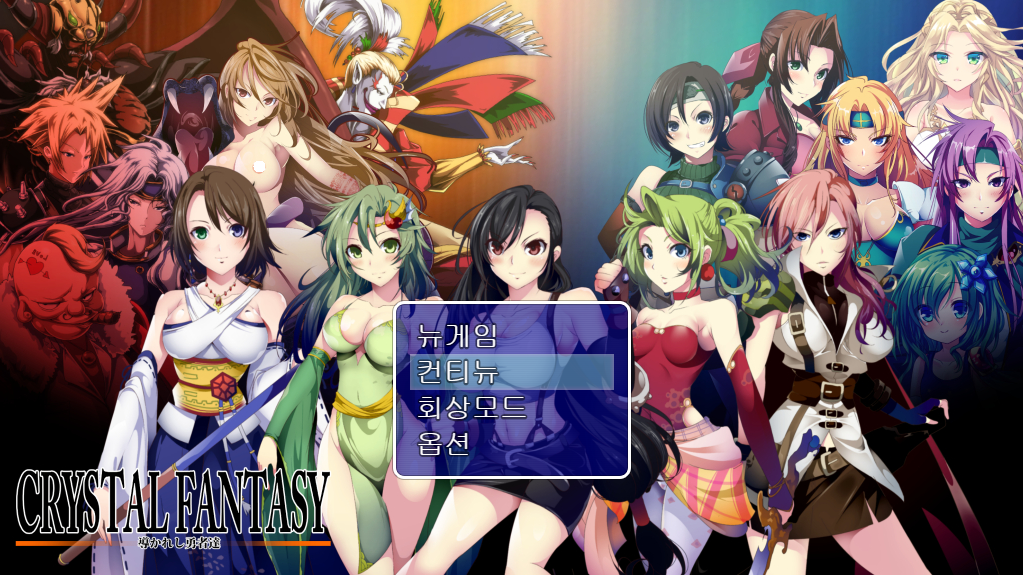Open the 옵션 options menu
Viewport: 1023px width, 575px height.
(443, 444)
